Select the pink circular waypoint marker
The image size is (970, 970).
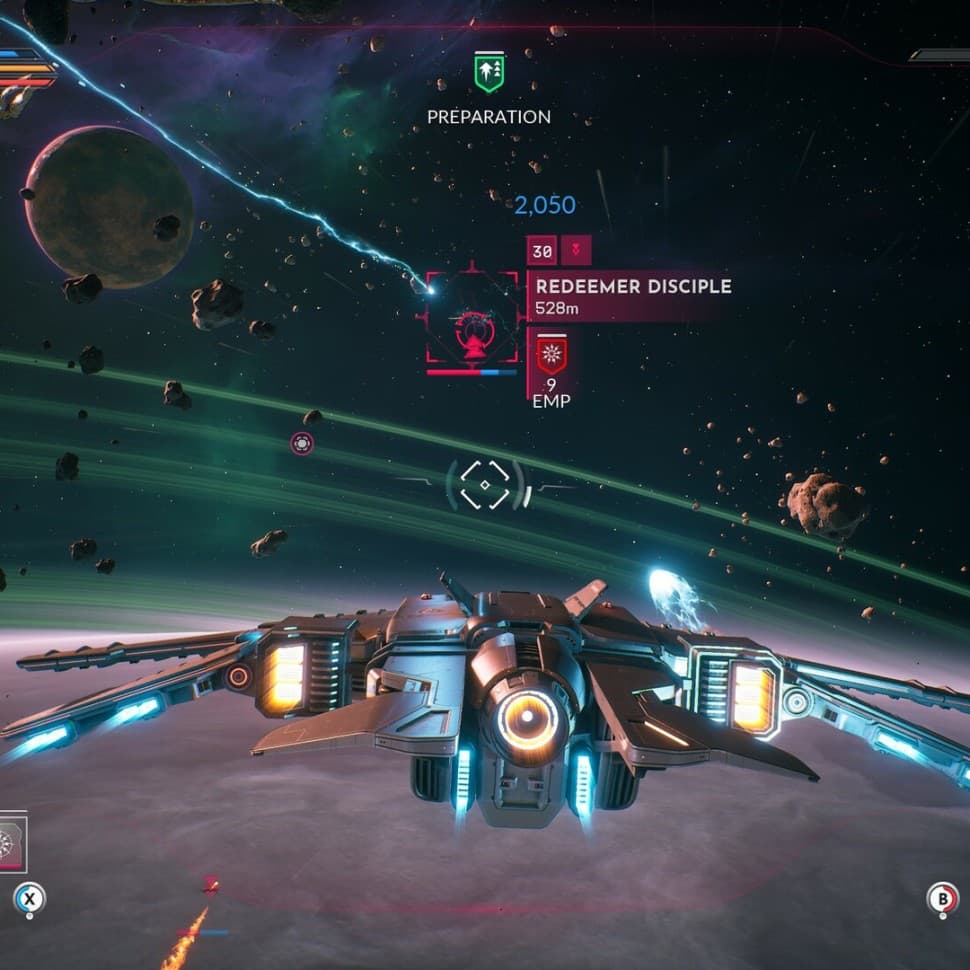(x=302, y=443)
